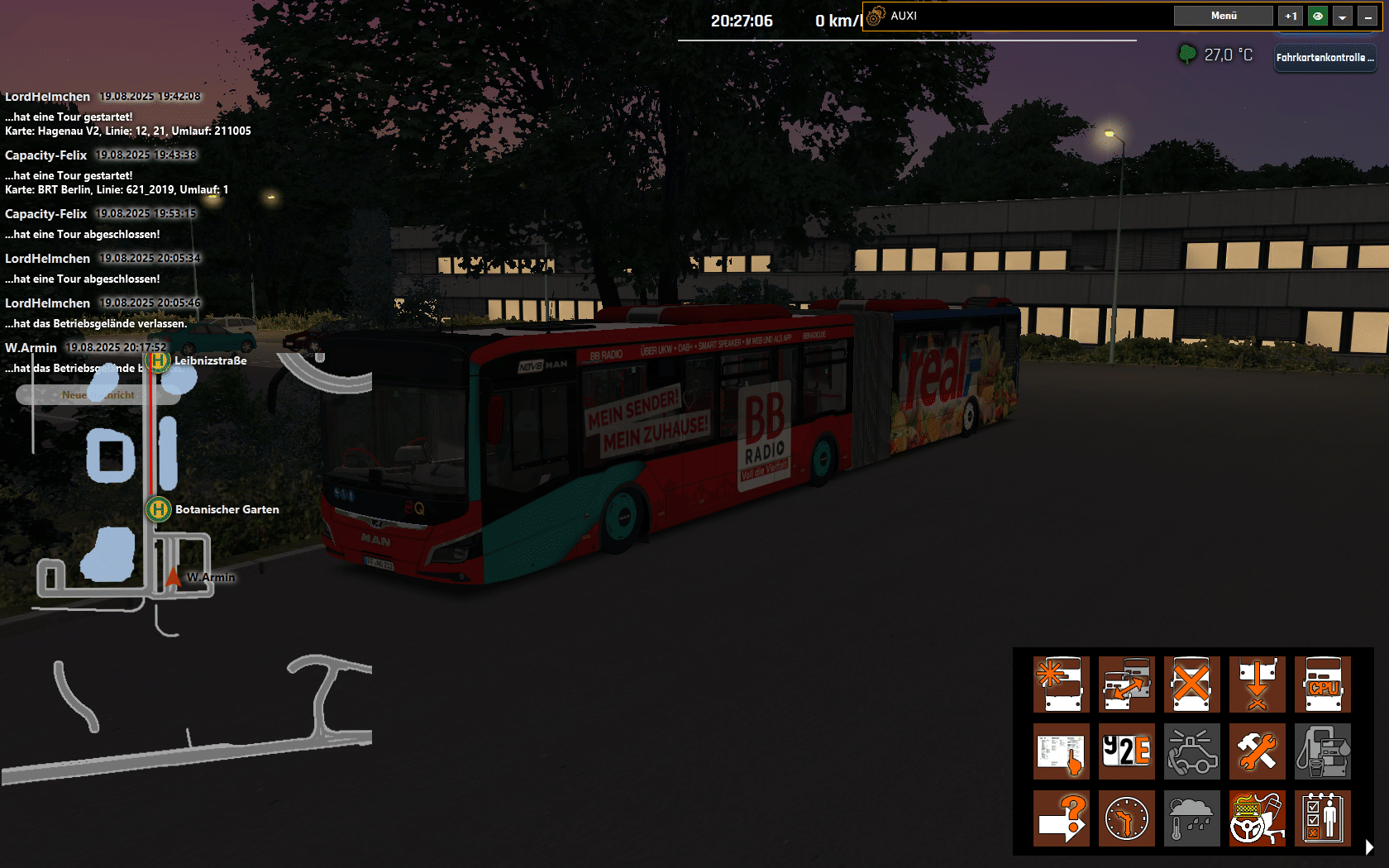This screenshot has width=1389, height=868.
Task: Click the bus with orange X icon
Action: 1191,684
